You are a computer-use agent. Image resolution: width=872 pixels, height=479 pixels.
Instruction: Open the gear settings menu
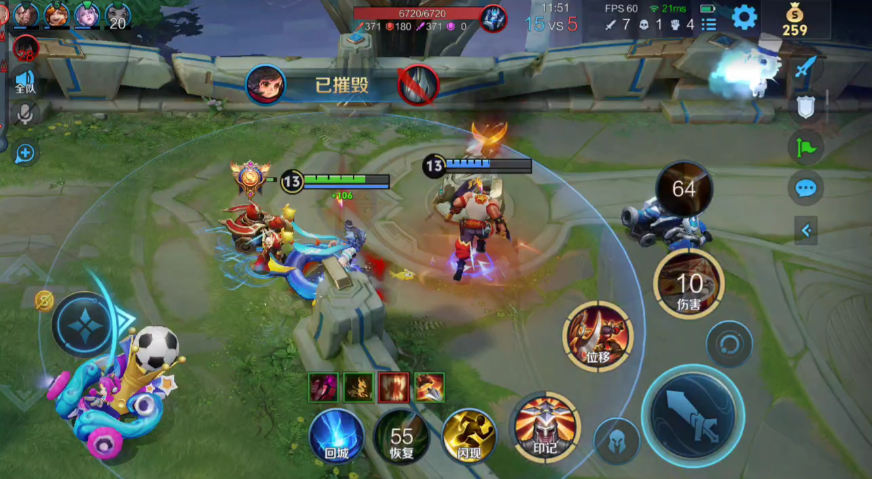[744, 17]
